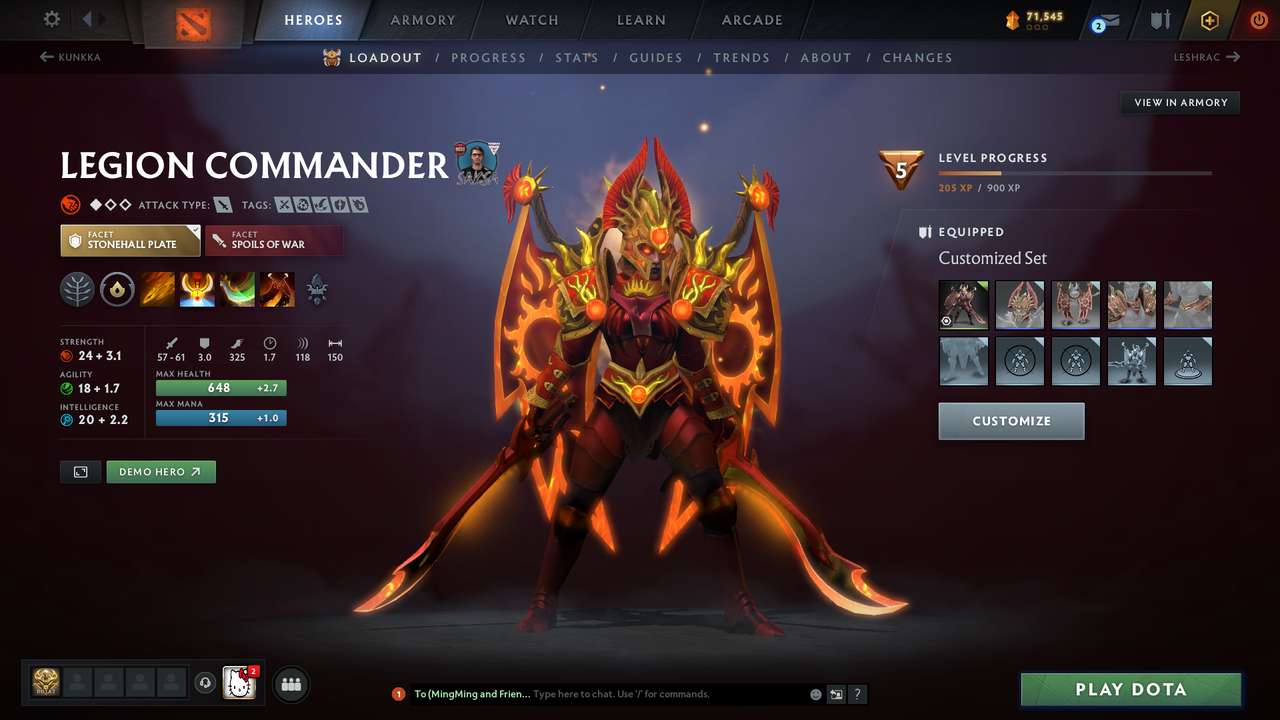Select the Stonehall Plate facet
Screen dimensions: 1280x720
coord(130,240)
